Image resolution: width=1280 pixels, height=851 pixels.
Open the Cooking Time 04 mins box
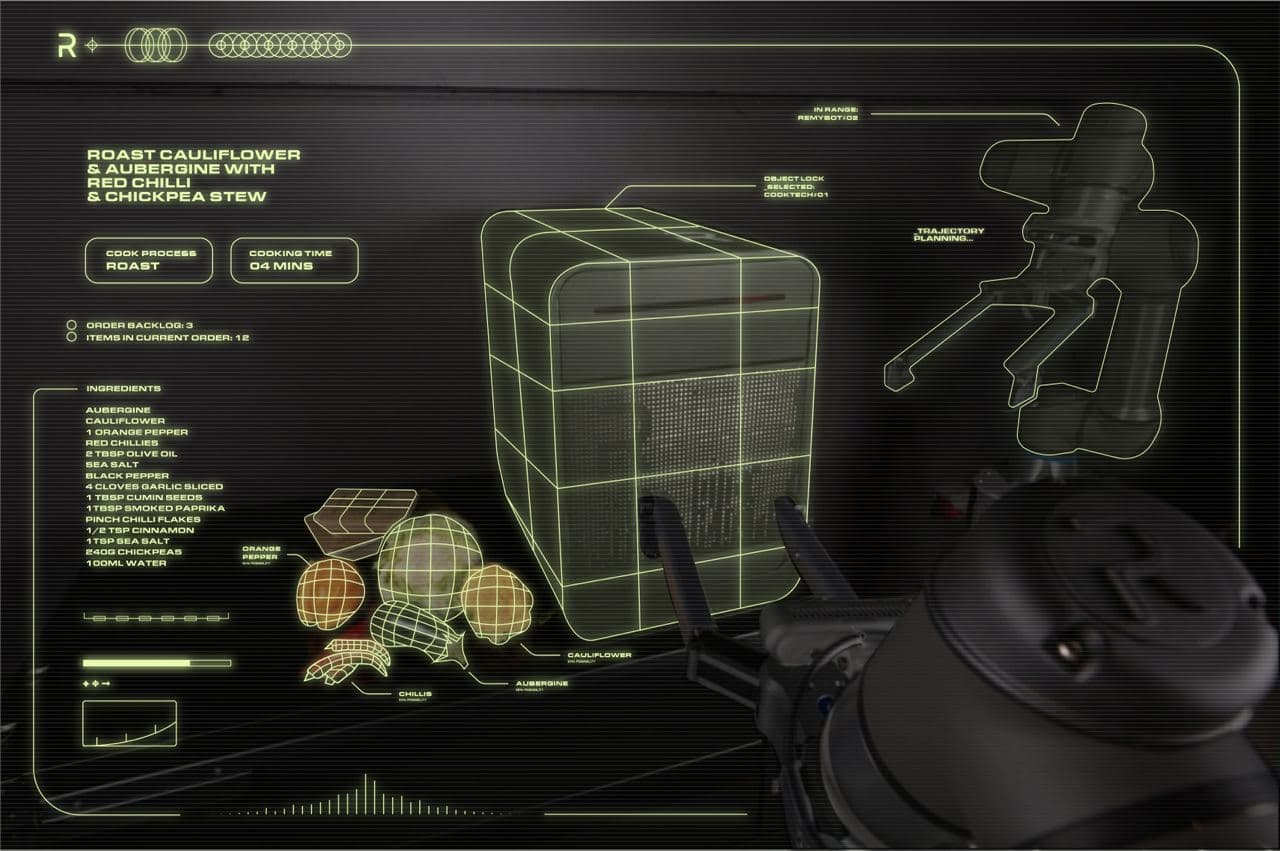(x=294, y=260)
